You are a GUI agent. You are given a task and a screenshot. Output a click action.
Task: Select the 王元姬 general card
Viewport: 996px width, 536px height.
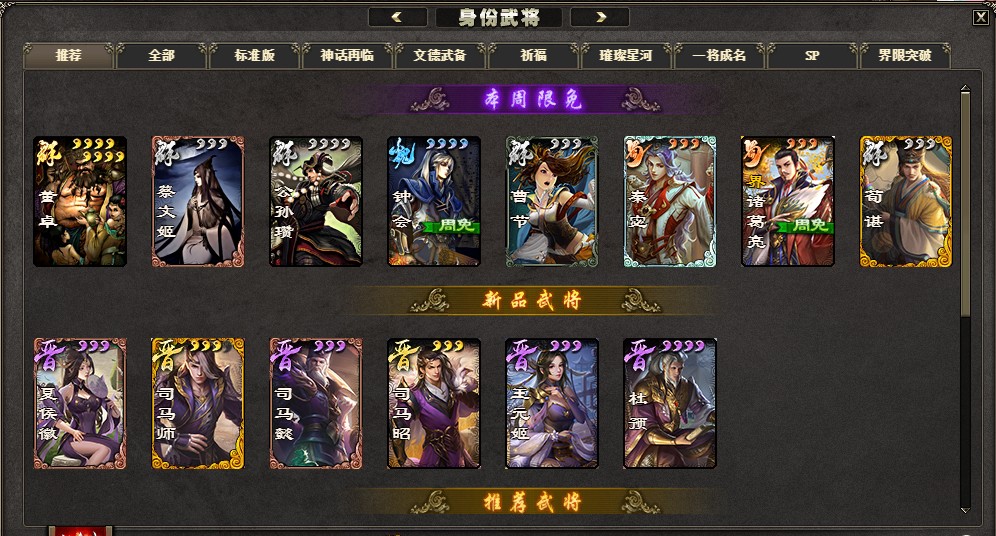click(x=552, y=403)
